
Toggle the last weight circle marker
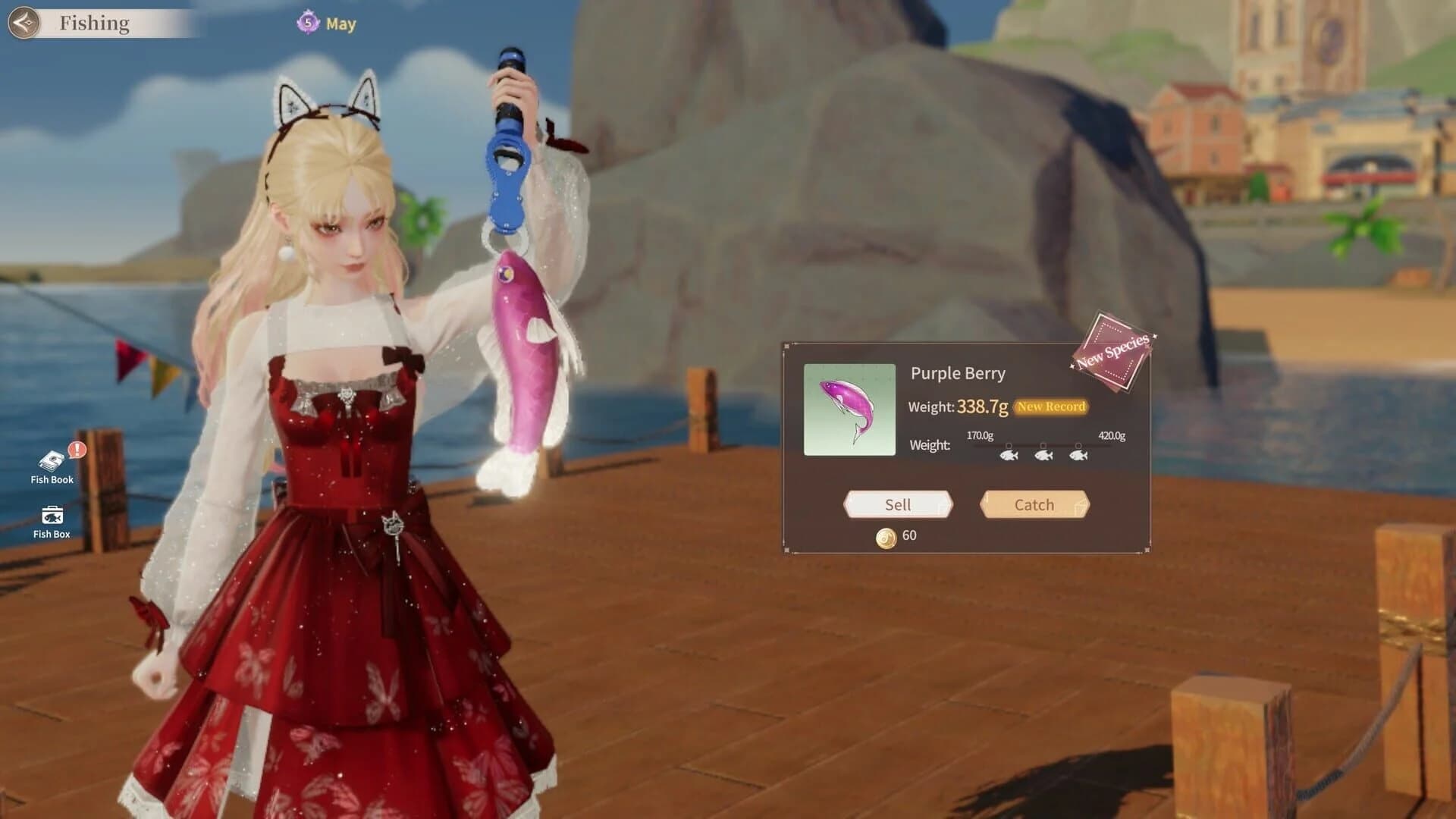tap(1078, 447)
